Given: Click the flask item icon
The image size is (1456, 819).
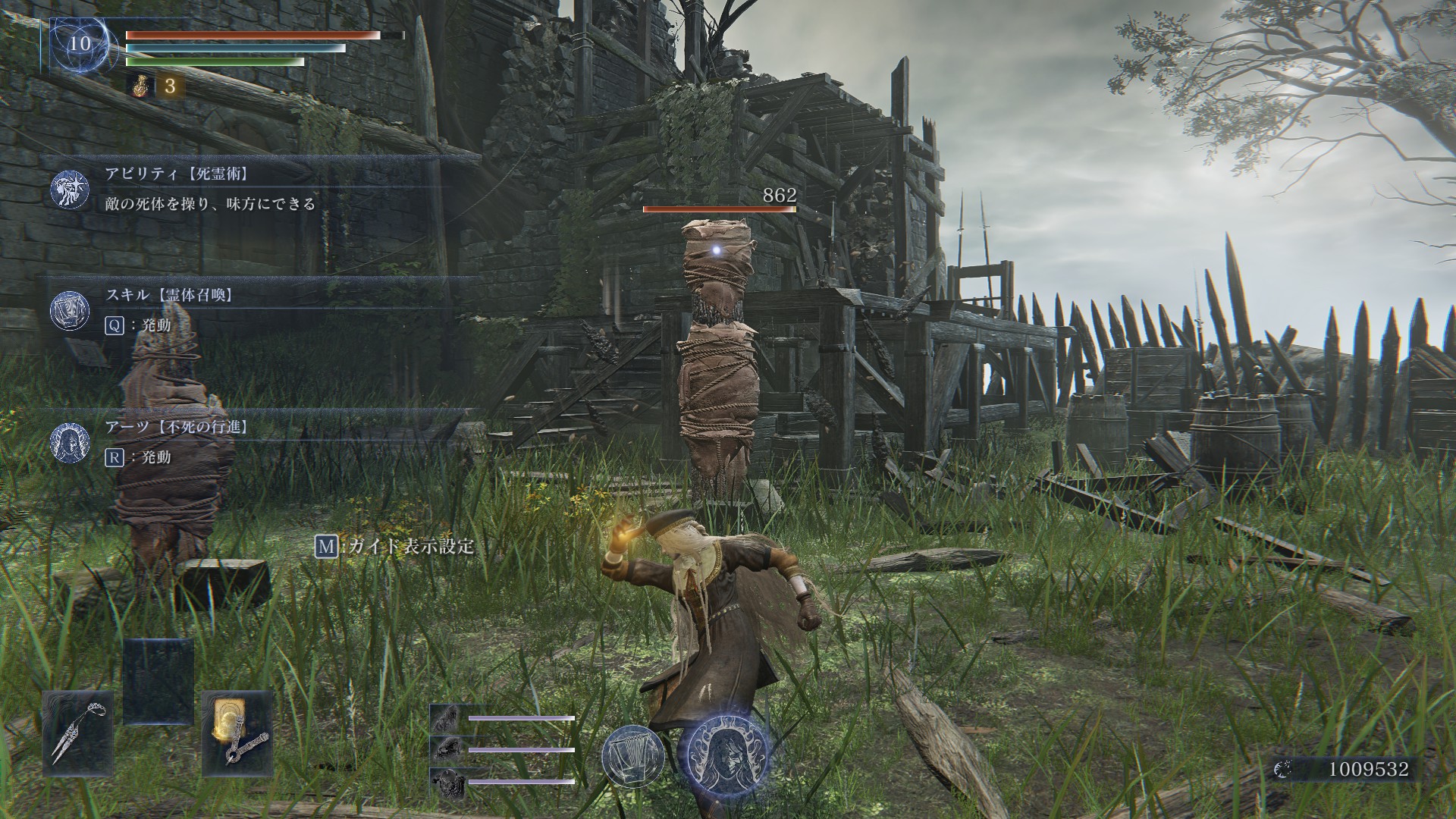Looking at the screenshot, I should tap(140, 86).
